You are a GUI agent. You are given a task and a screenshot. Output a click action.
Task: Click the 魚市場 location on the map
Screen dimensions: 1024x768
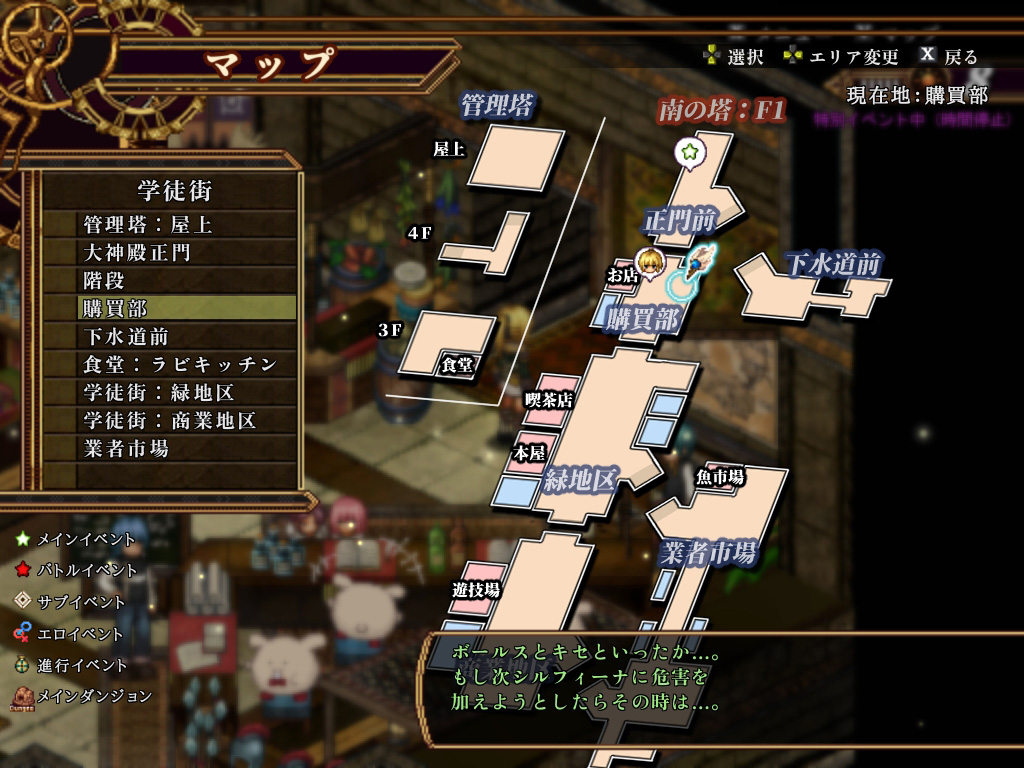point(722,477)
